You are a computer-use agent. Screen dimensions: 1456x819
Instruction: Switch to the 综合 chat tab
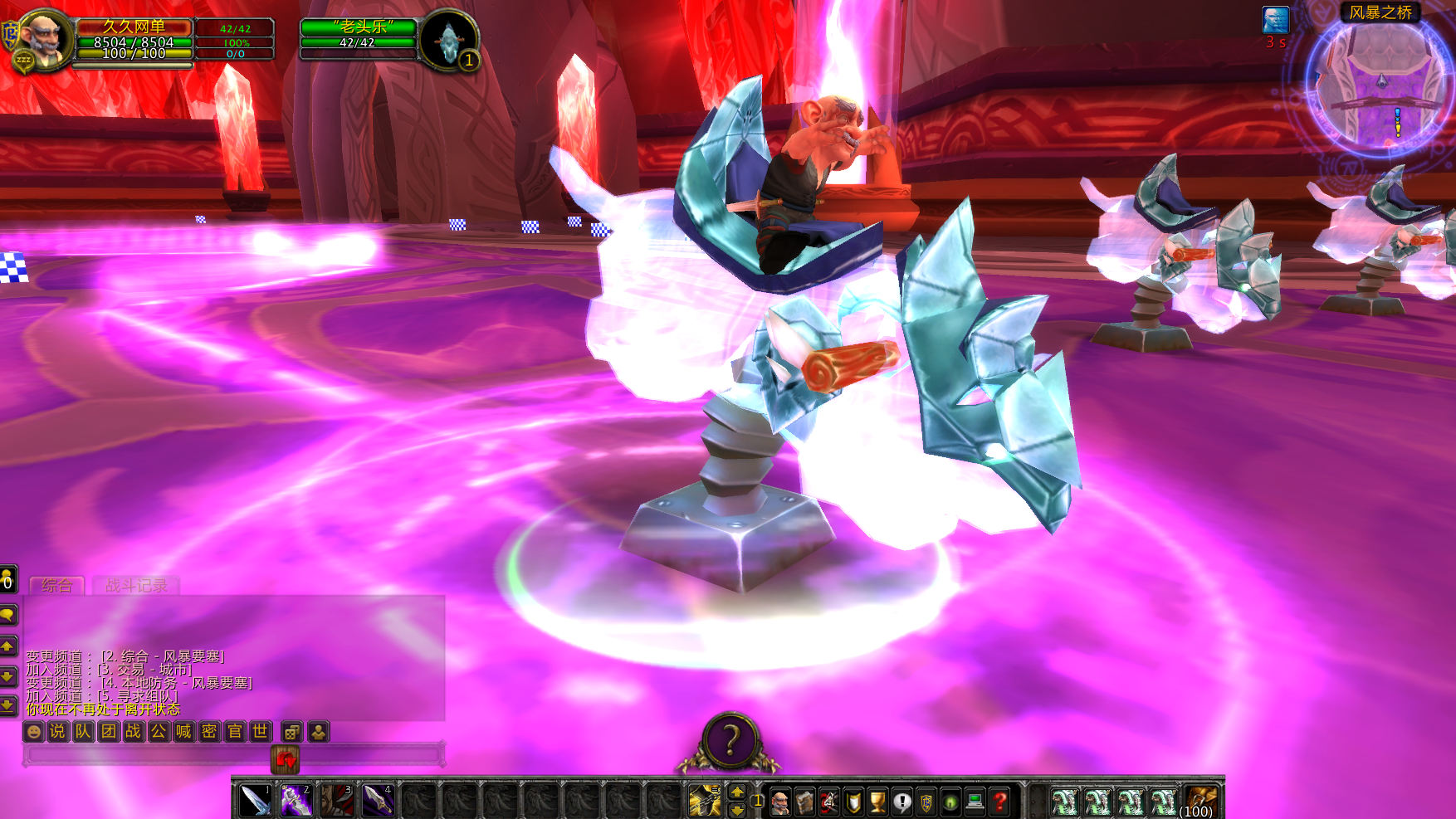(56, 585)
